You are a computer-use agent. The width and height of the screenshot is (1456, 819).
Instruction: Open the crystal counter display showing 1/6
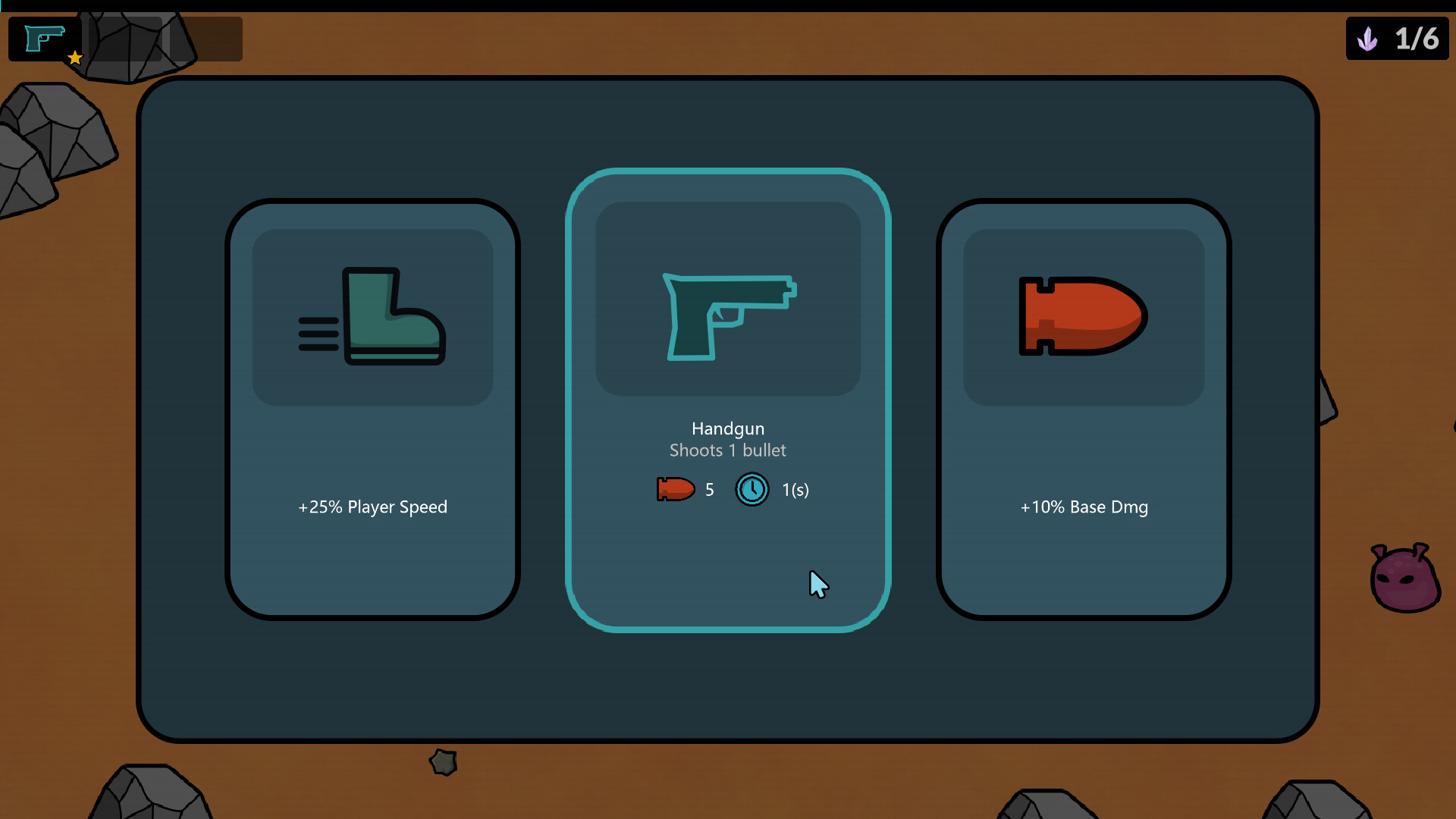[x=1398, y=39]
